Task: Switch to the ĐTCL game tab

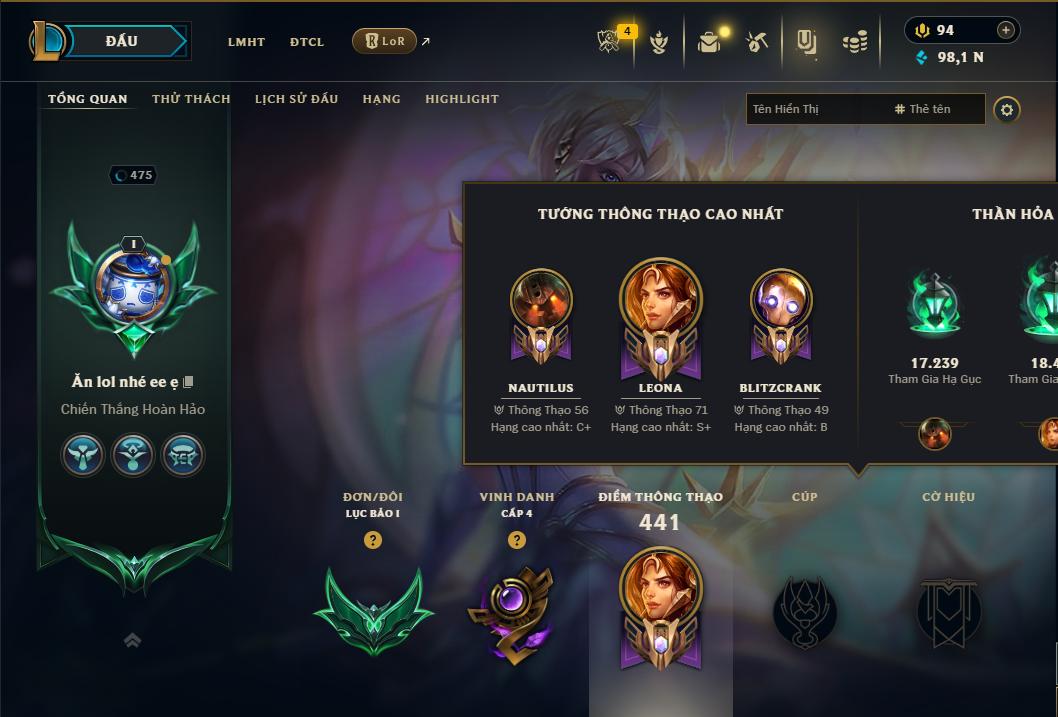Action: 307,42
